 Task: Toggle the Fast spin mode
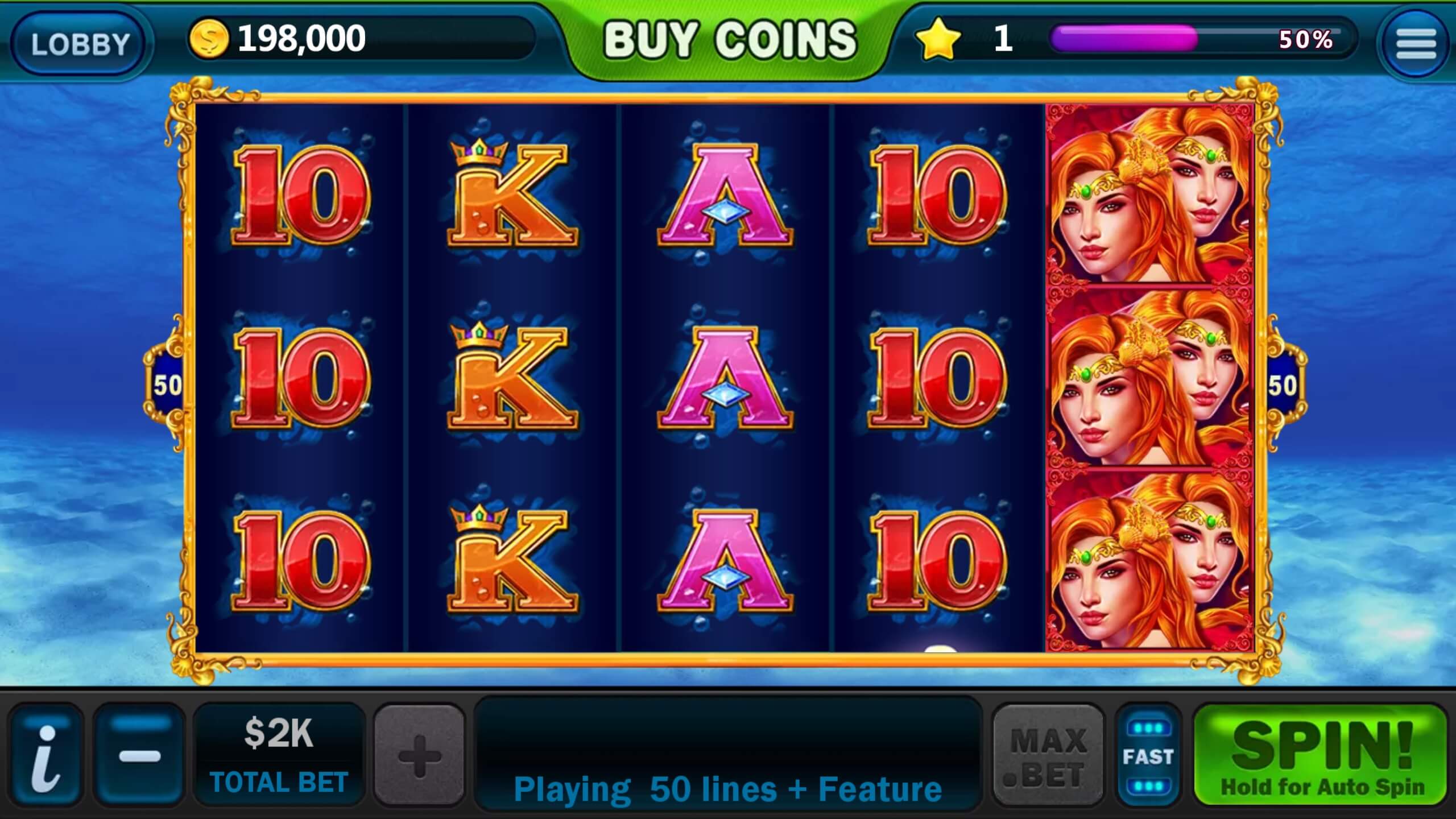(x=1148, y=755)
